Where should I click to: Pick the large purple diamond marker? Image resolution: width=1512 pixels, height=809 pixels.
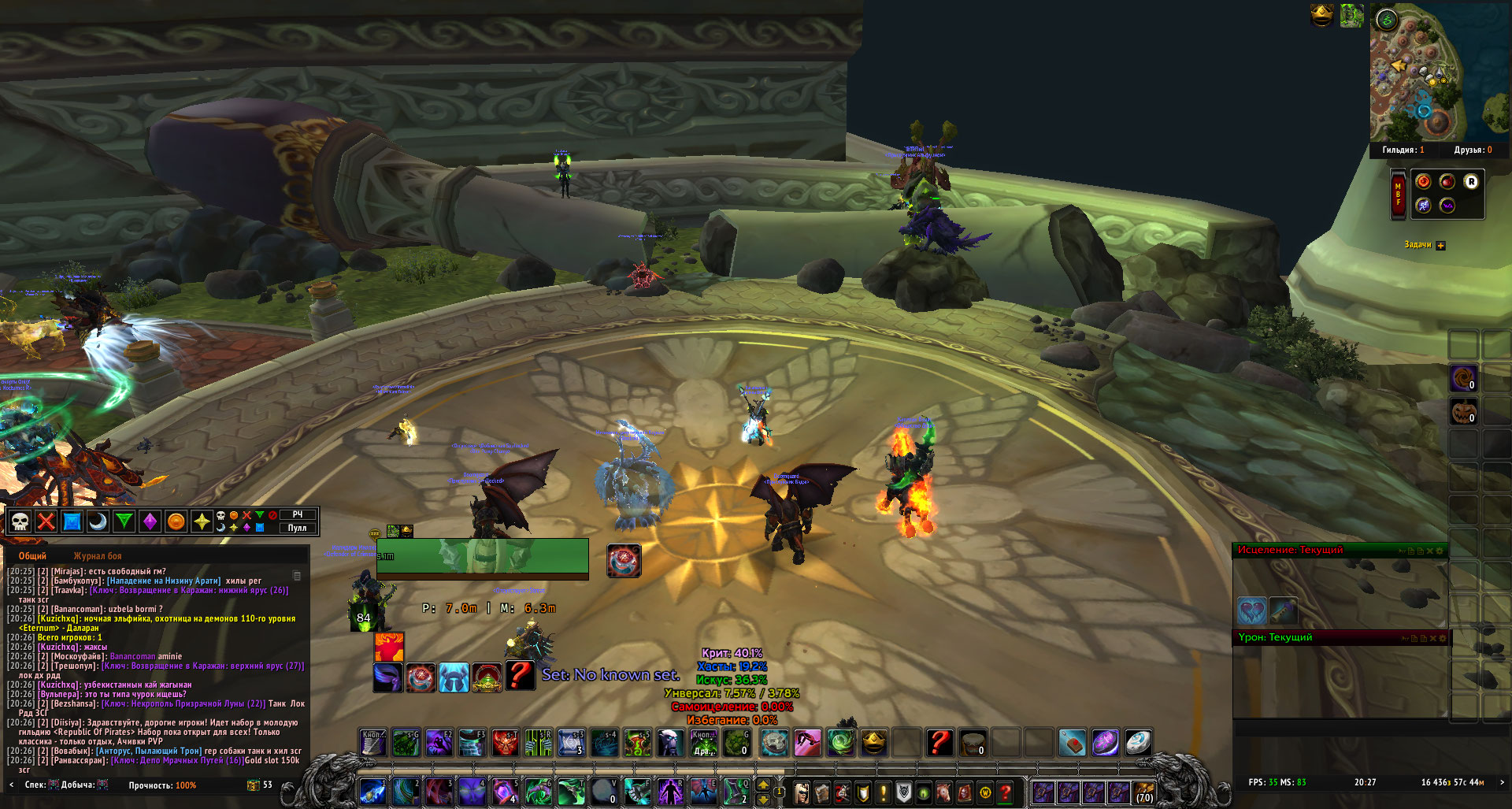click(x=150, y=521)
